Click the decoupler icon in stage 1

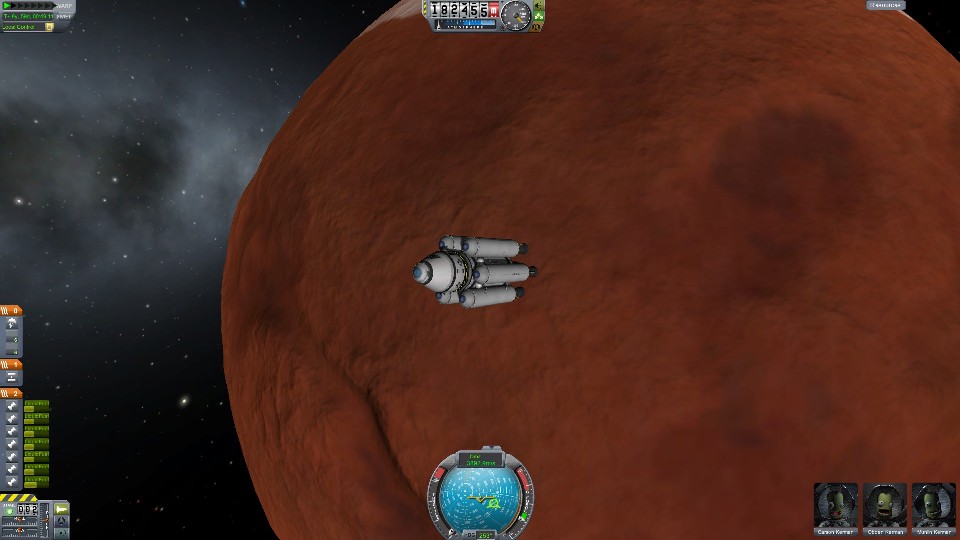12,378
